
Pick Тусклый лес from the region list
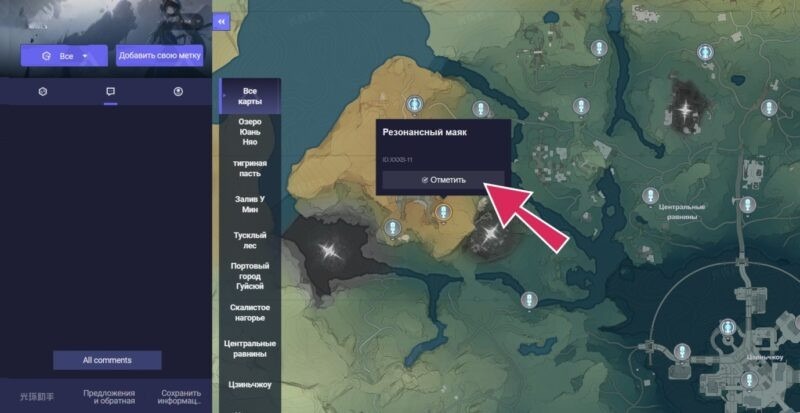pos(250,240)
